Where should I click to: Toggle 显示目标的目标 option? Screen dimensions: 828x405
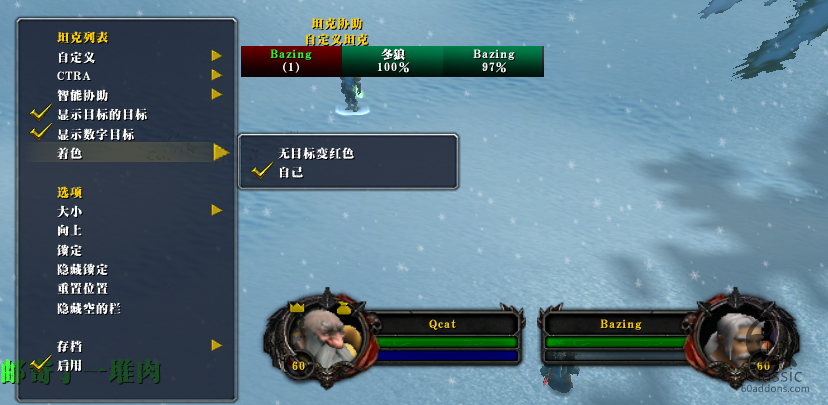102,115
